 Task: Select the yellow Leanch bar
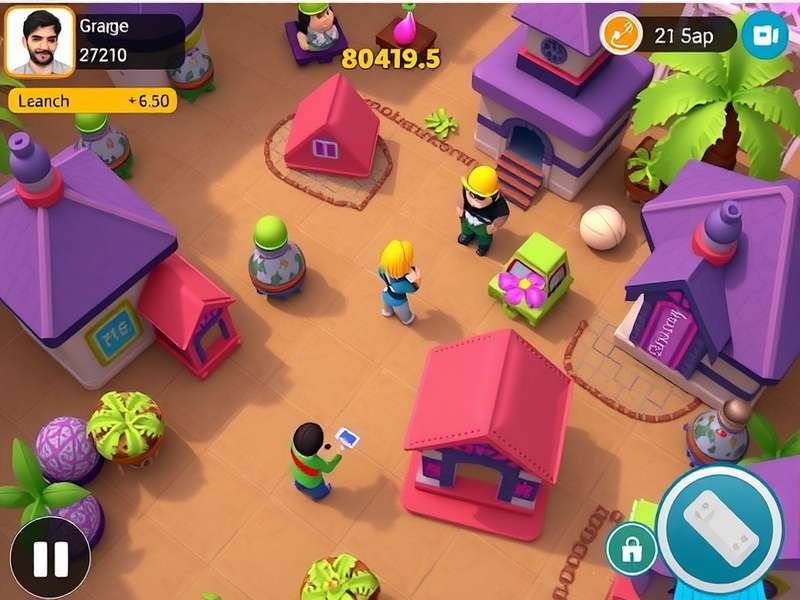pos(92,101)
